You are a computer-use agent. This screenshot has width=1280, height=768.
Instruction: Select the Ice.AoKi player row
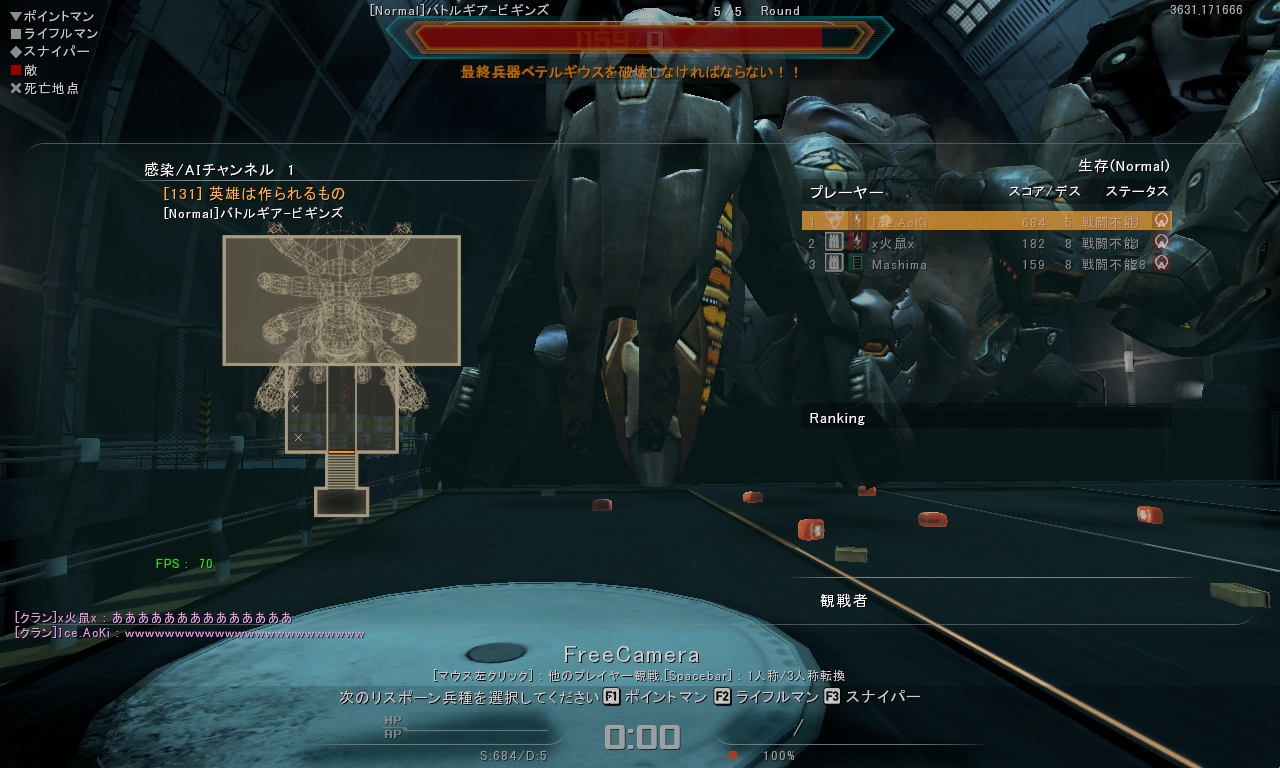985,221
